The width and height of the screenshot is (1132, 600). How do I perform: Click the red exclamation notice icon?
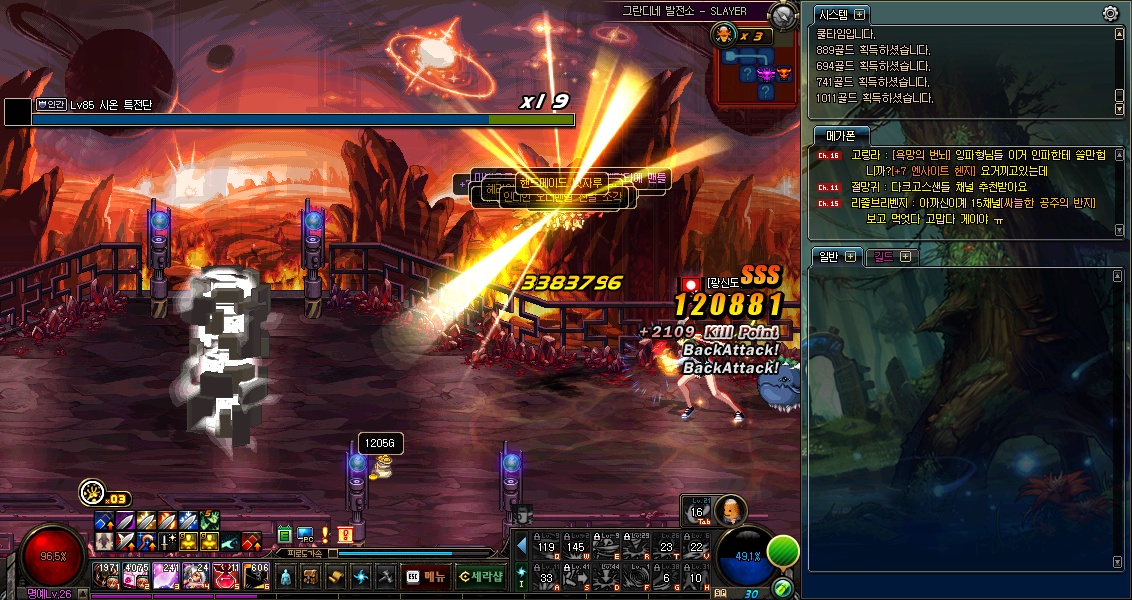[345, 534]
